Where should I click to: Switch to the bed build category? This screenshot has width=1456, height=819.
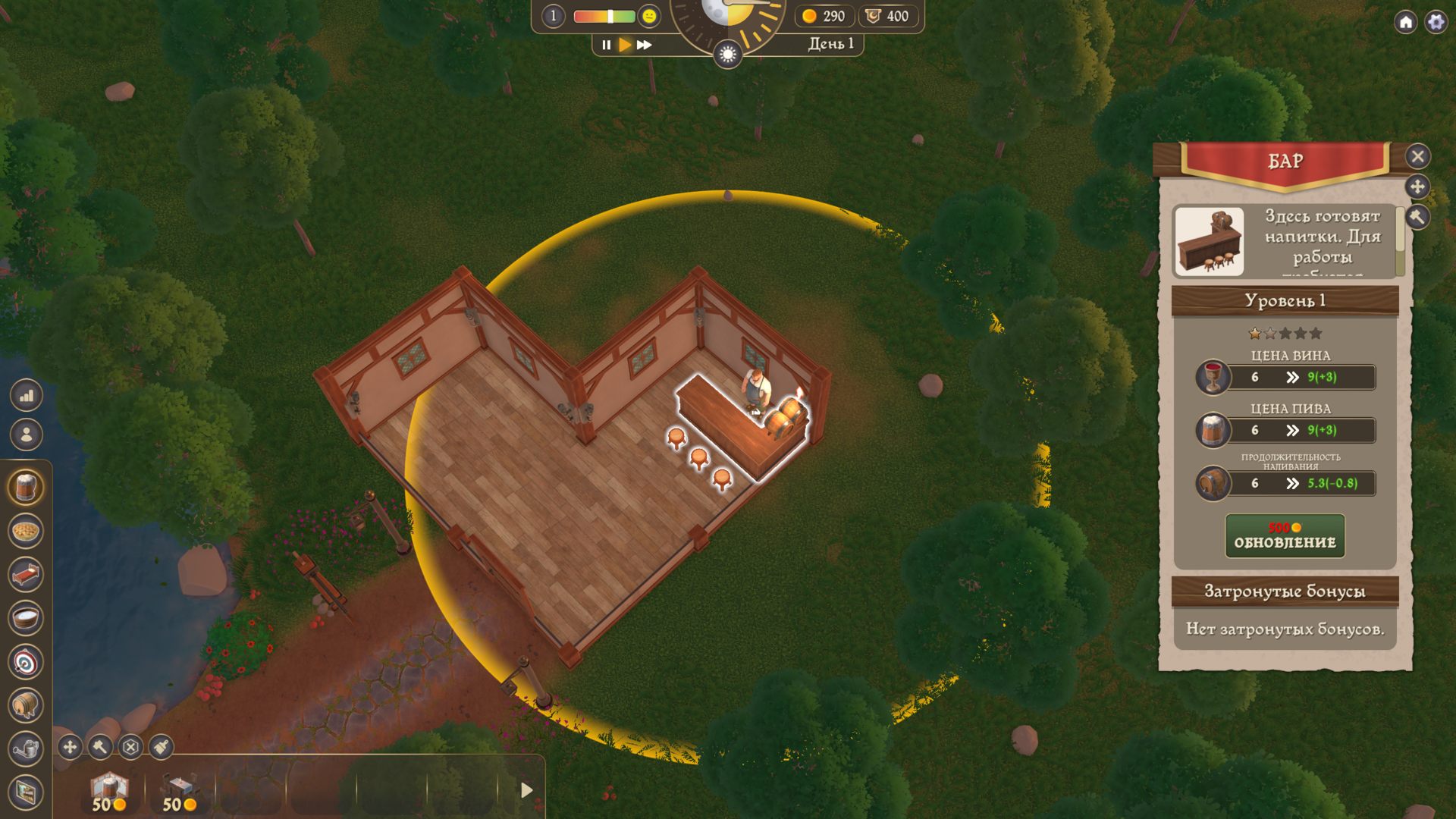pos(26,575)
